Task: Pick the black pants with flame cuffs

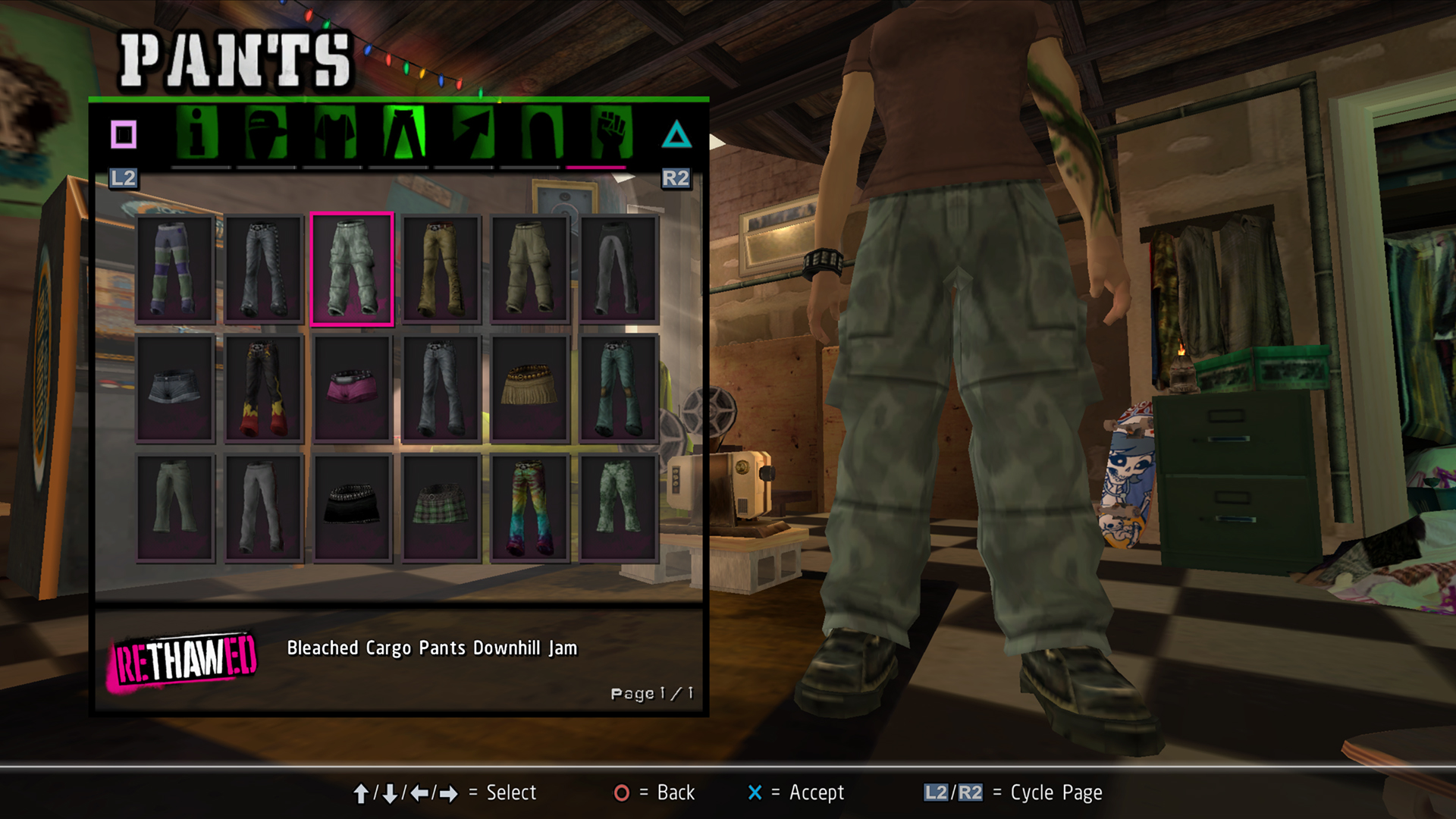Action: point(264,389)
